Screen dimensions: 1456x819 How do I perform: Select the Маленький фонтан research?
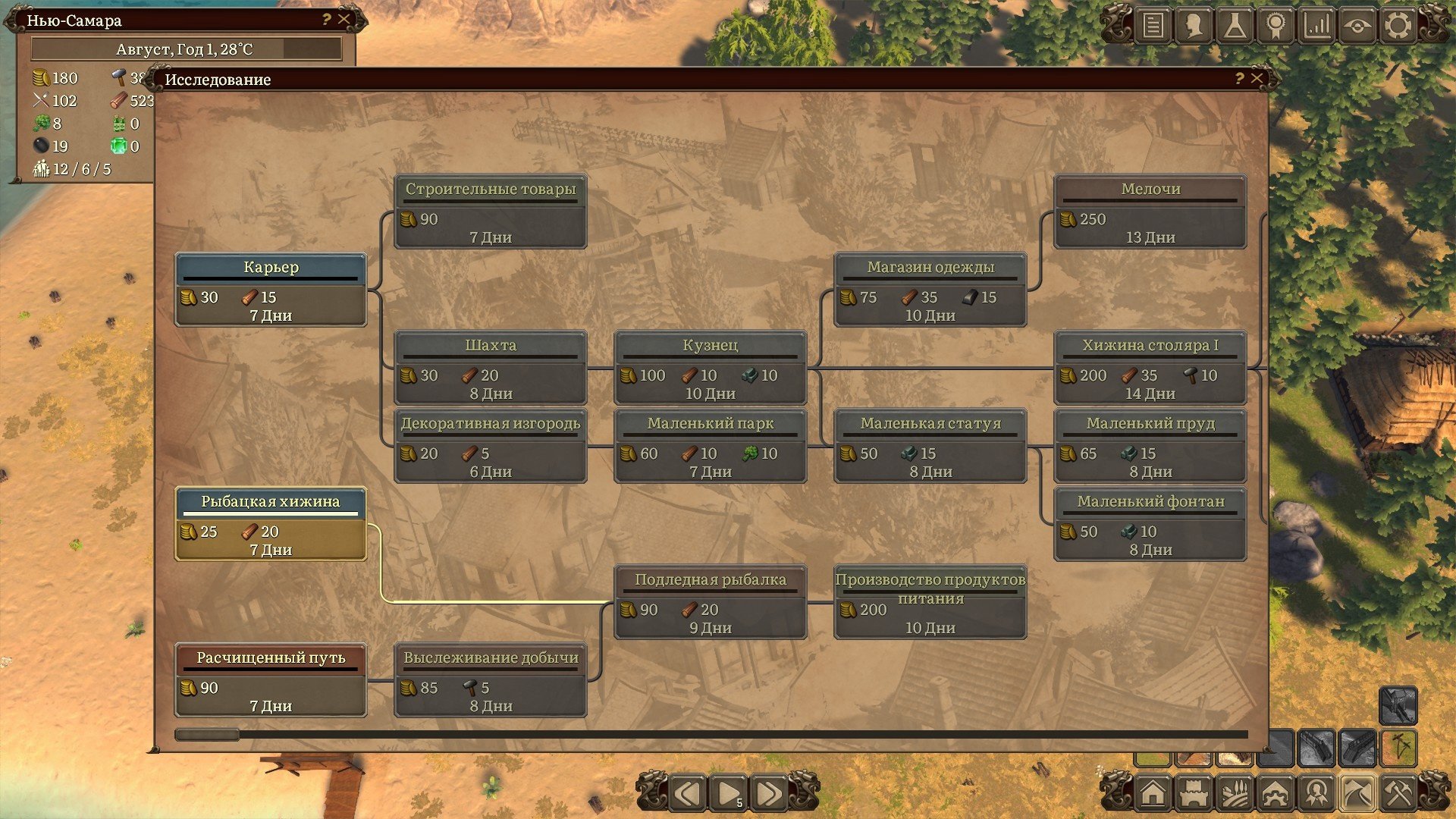click(1150, 524)
